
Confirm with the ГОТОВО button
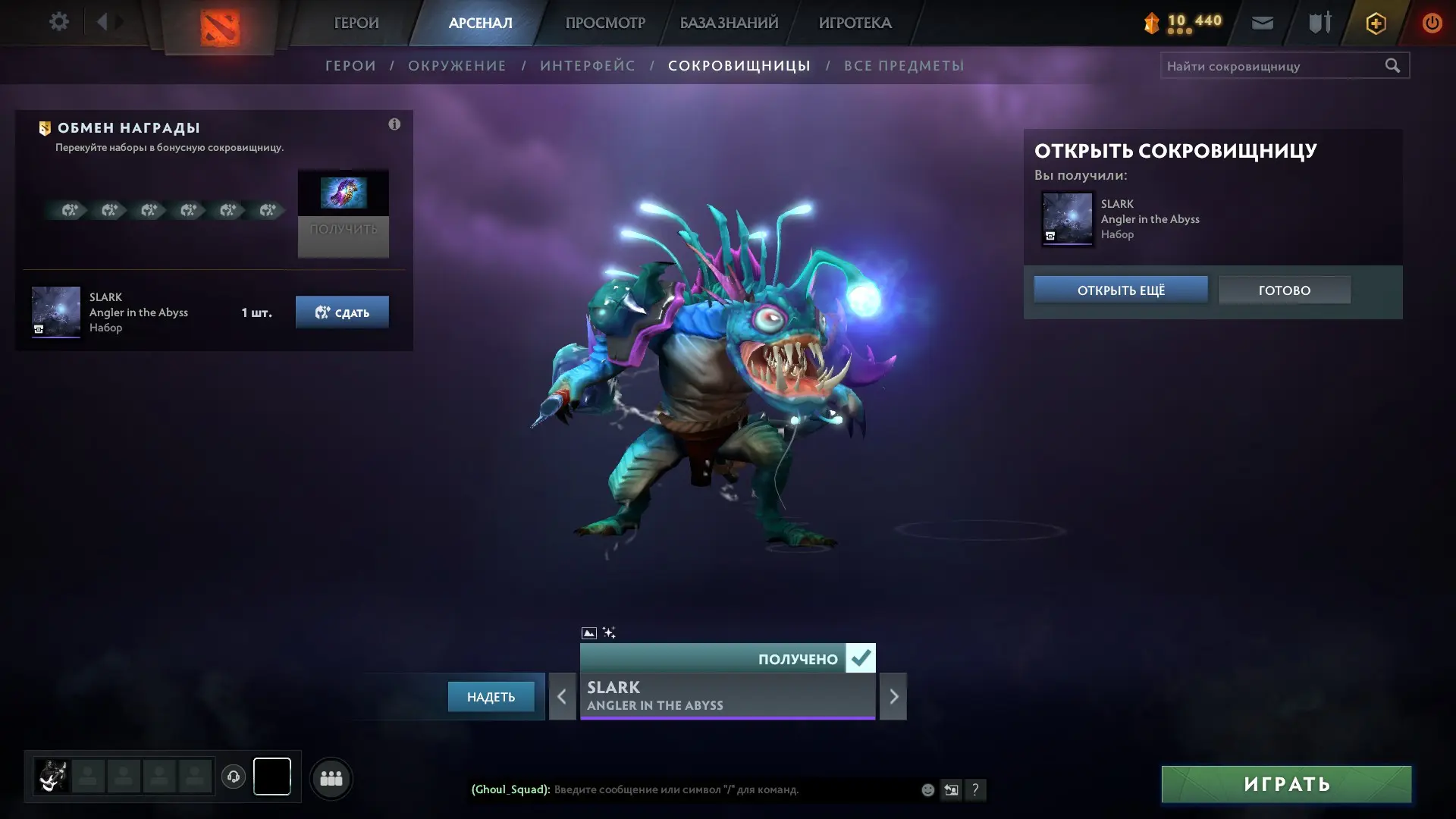[x=1285, y=290]
